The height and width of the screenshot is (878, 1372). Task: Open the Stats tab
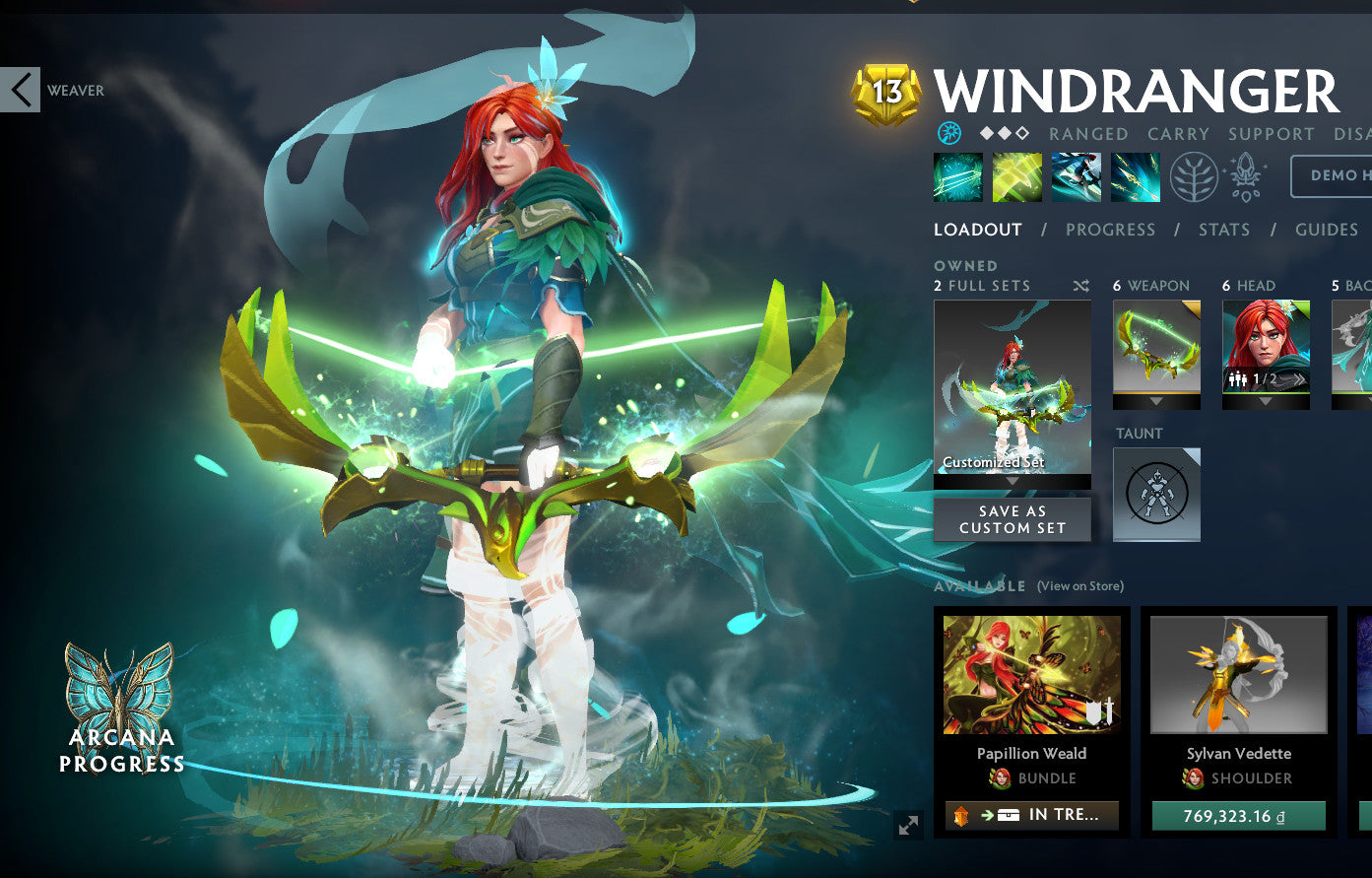[x=1224, y=229]
